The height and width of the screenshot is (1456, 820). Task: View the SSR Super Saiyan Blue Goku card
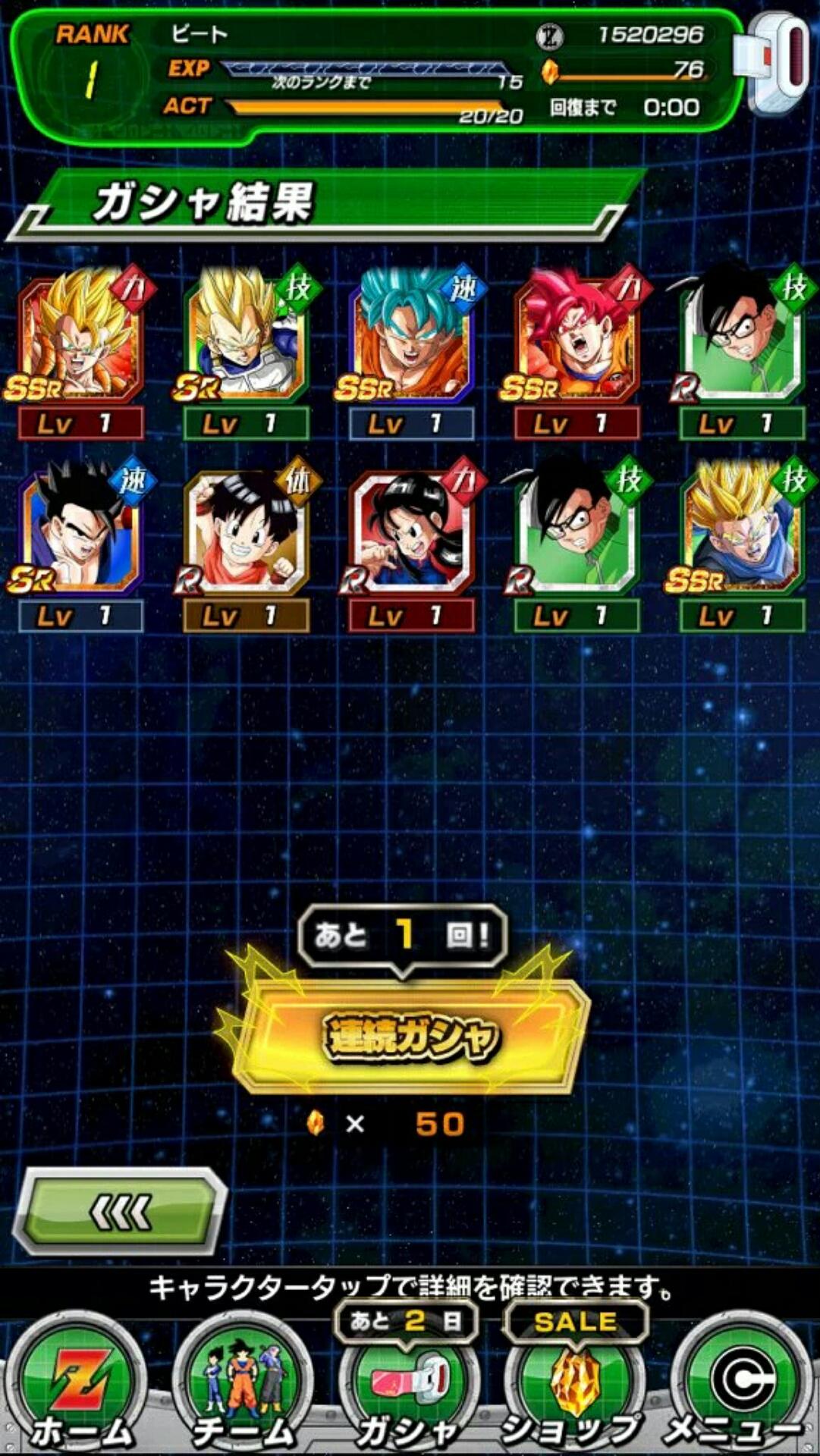coord(411,339)
